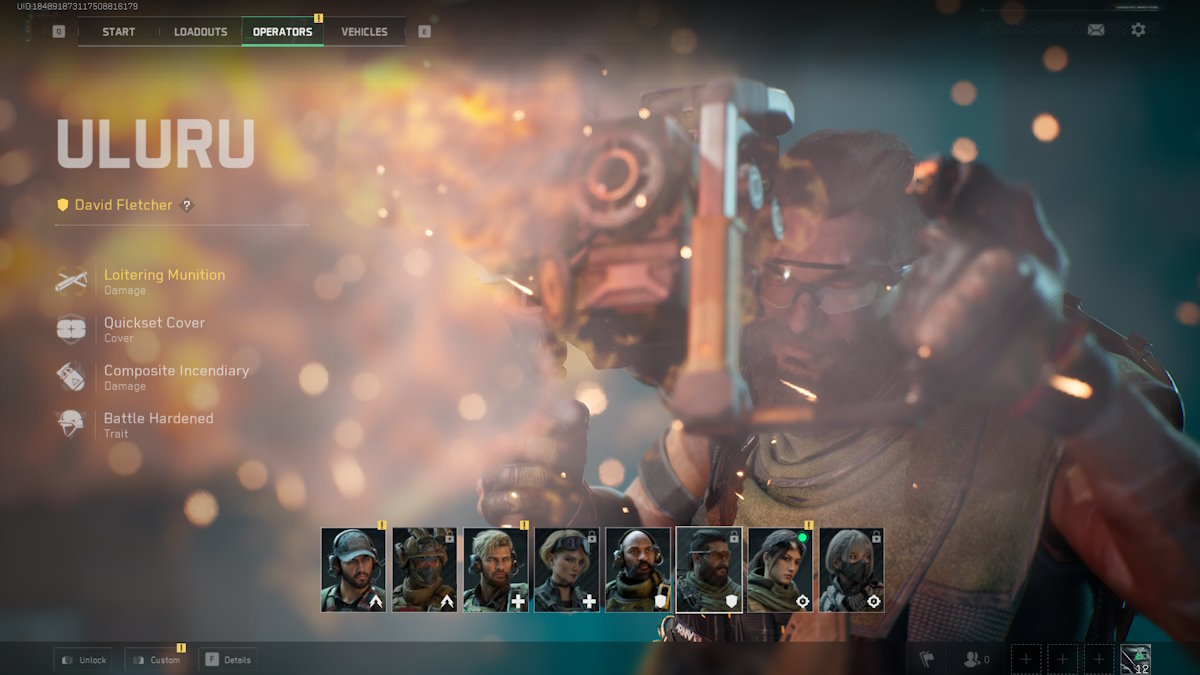This screenshot has width=1200, height=675.
Task: Inspect the Battle Hardened trait
Action: (x=158, y=419)
